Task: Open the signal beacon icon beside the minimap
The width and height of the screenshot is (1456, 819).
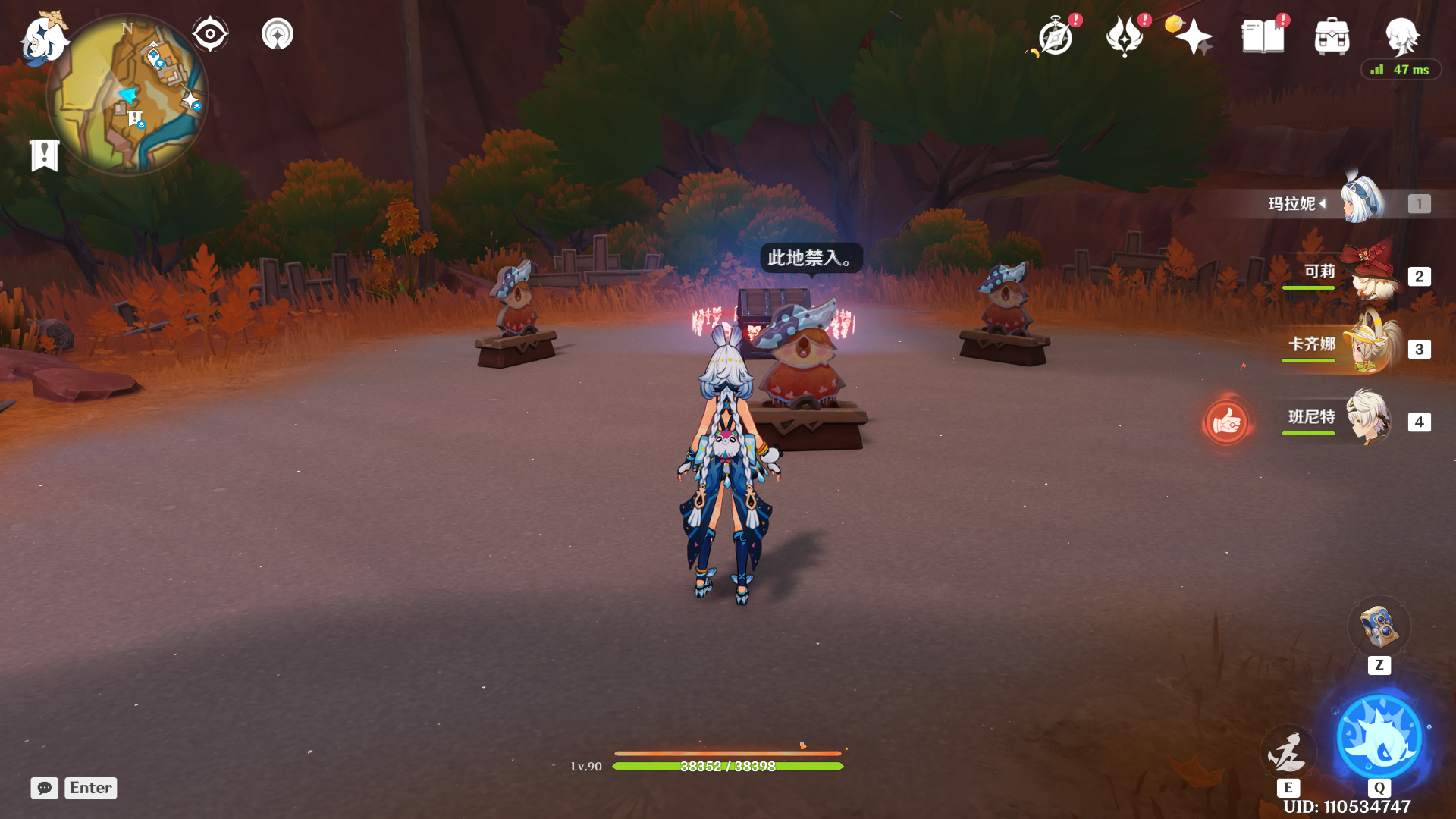Action: tap(278, 34)
